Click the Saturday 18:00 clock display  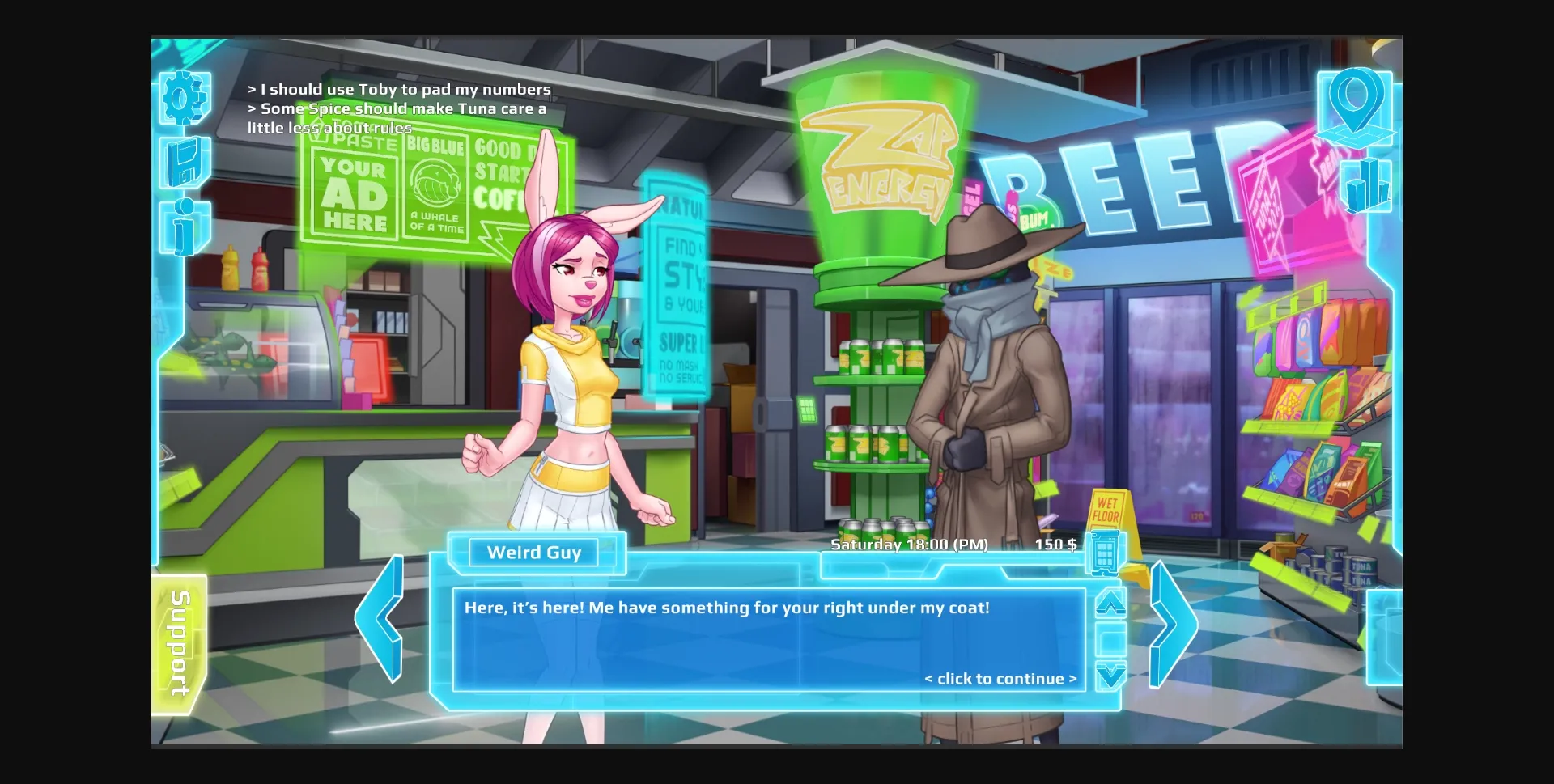point(910,545)
